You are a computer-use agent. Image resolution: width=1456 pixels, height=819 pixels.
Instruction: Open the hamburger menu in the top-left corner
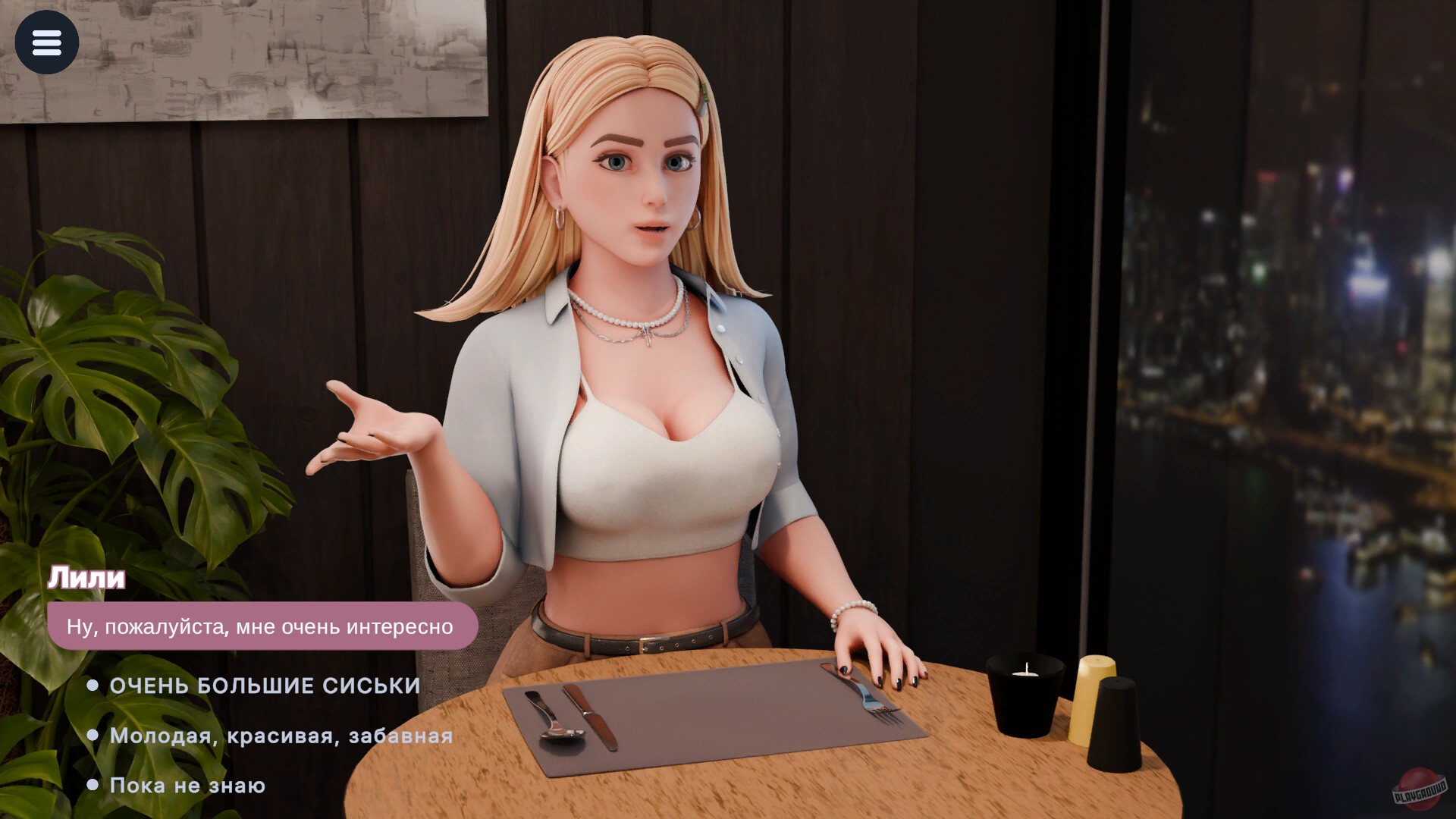click(47, 42)
